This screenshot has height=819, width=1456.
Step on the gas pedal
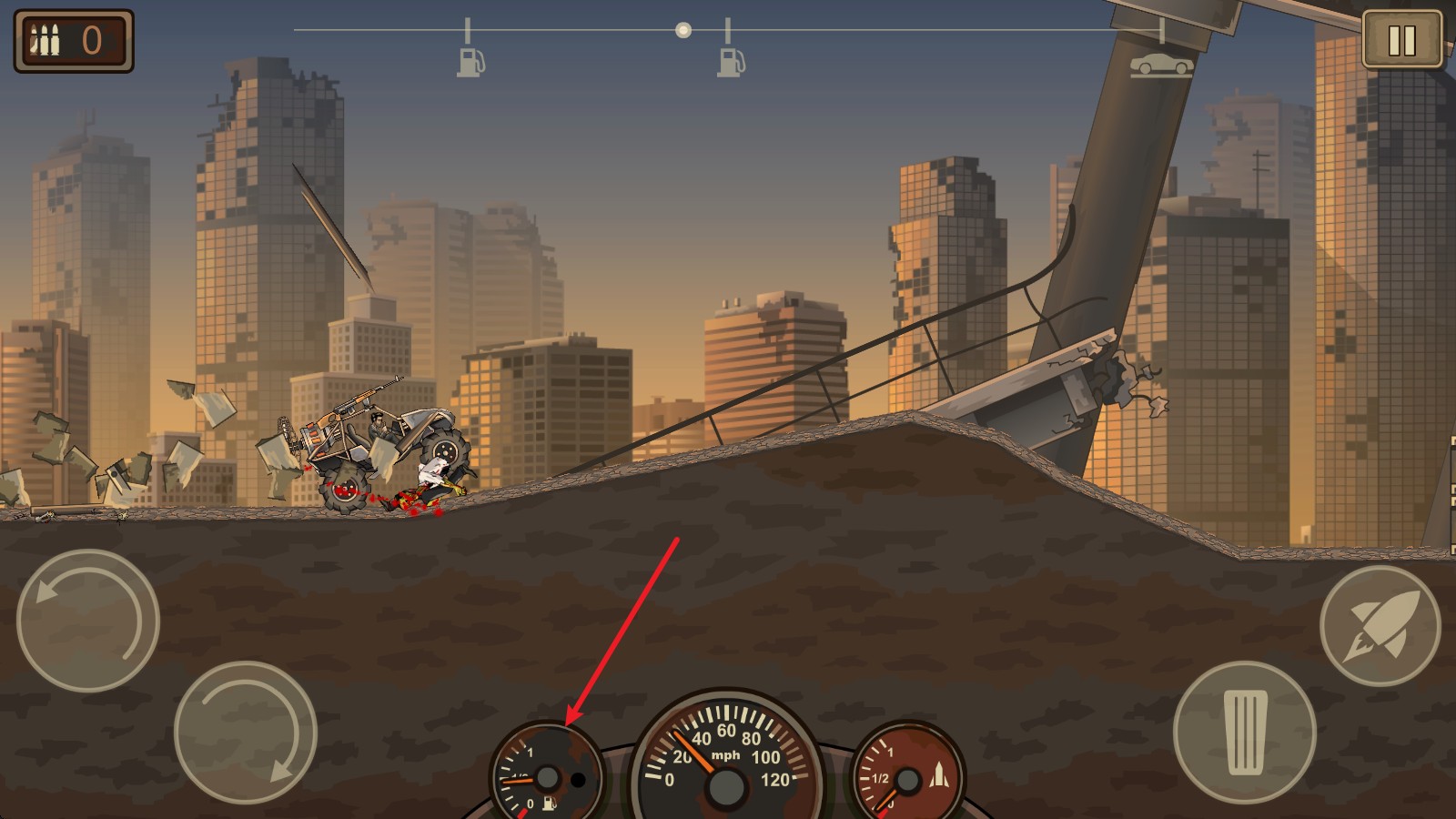[x=1244, y=732]
